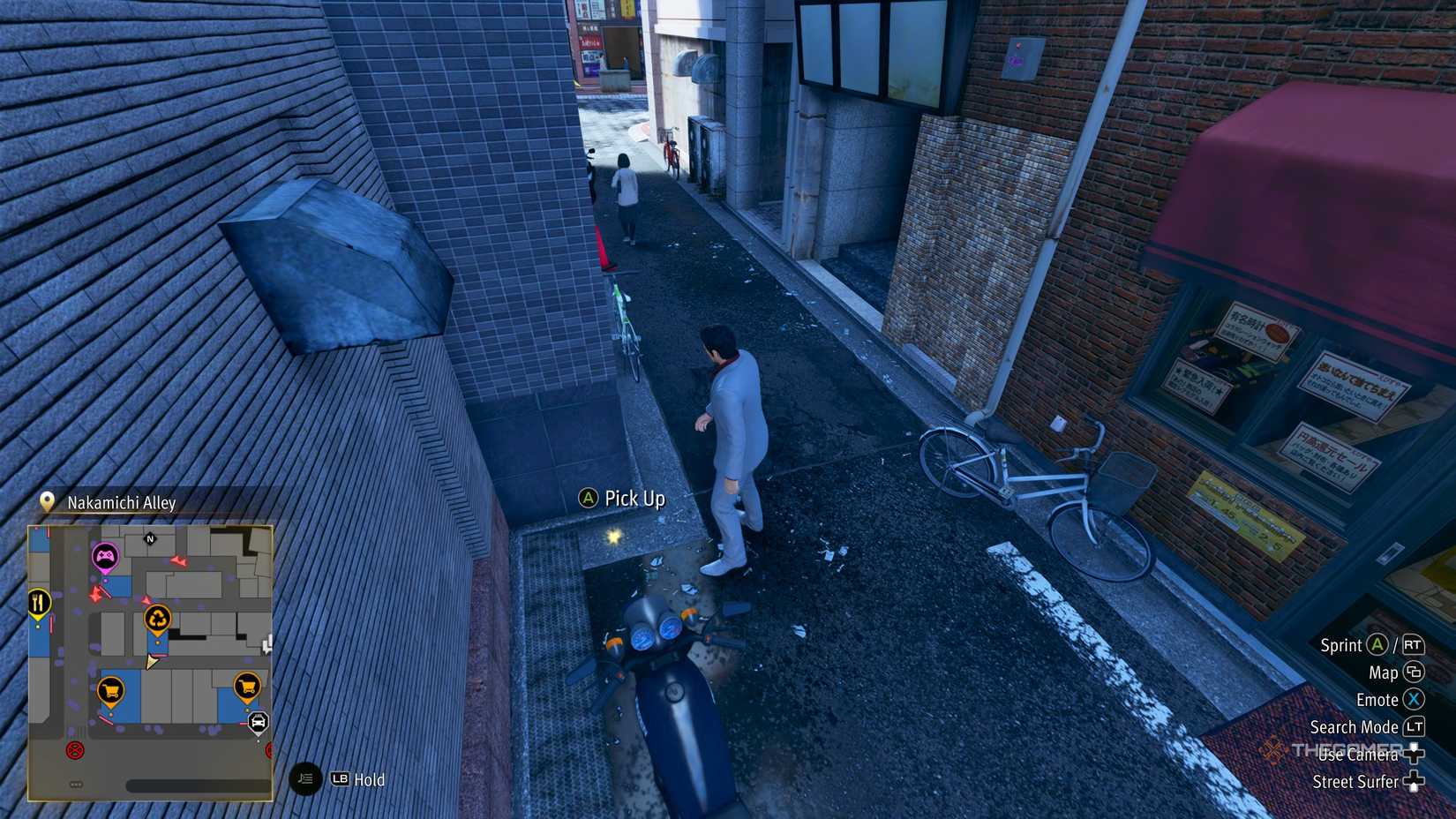The height and width of the screenshot is (819, 1456).
Task: Select the north compass marker on the minimap
Action: pyautogui.click(x=150, y=539)
